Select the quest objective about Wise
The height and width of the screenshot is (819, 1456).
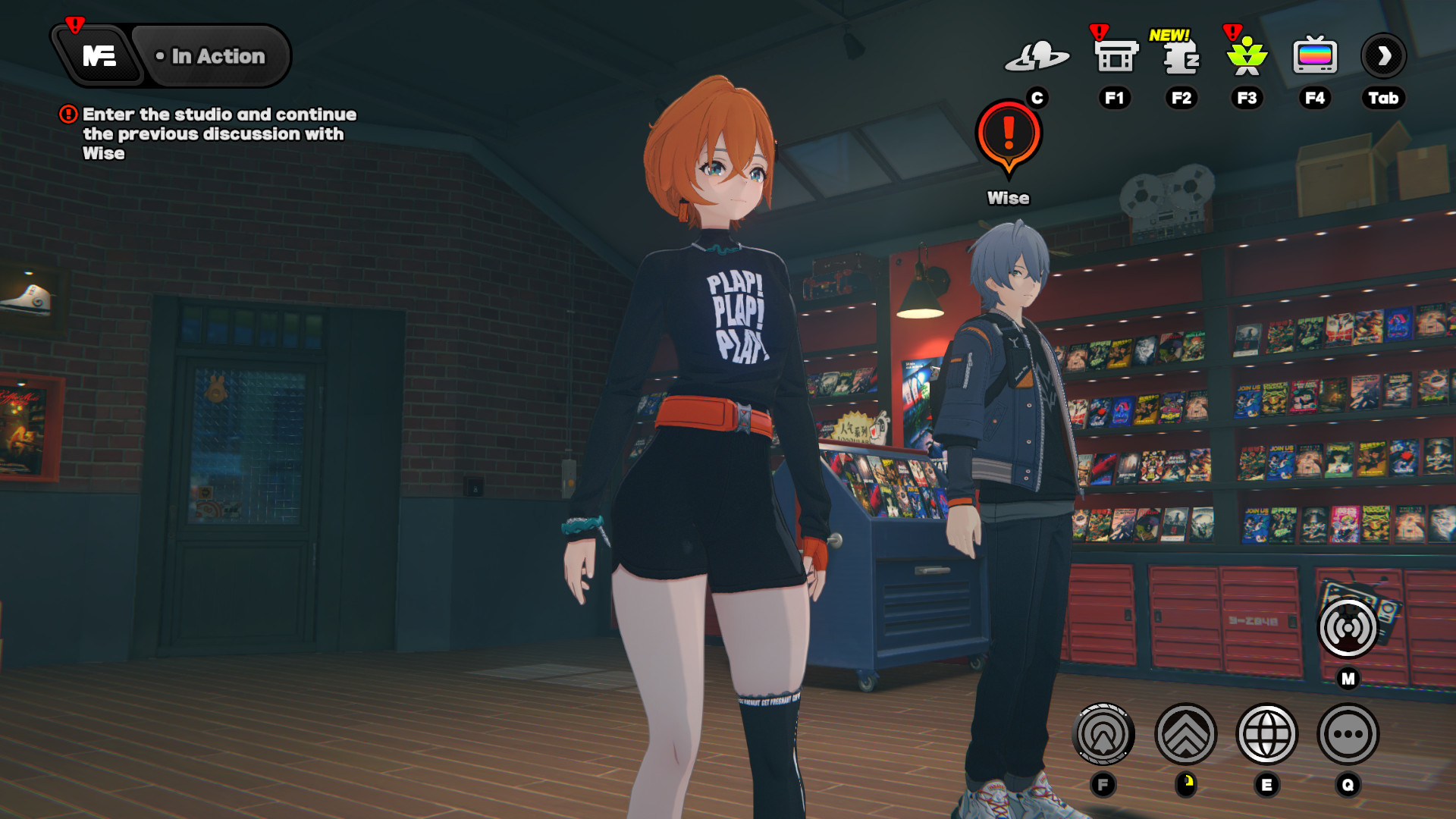pos(212,133)
